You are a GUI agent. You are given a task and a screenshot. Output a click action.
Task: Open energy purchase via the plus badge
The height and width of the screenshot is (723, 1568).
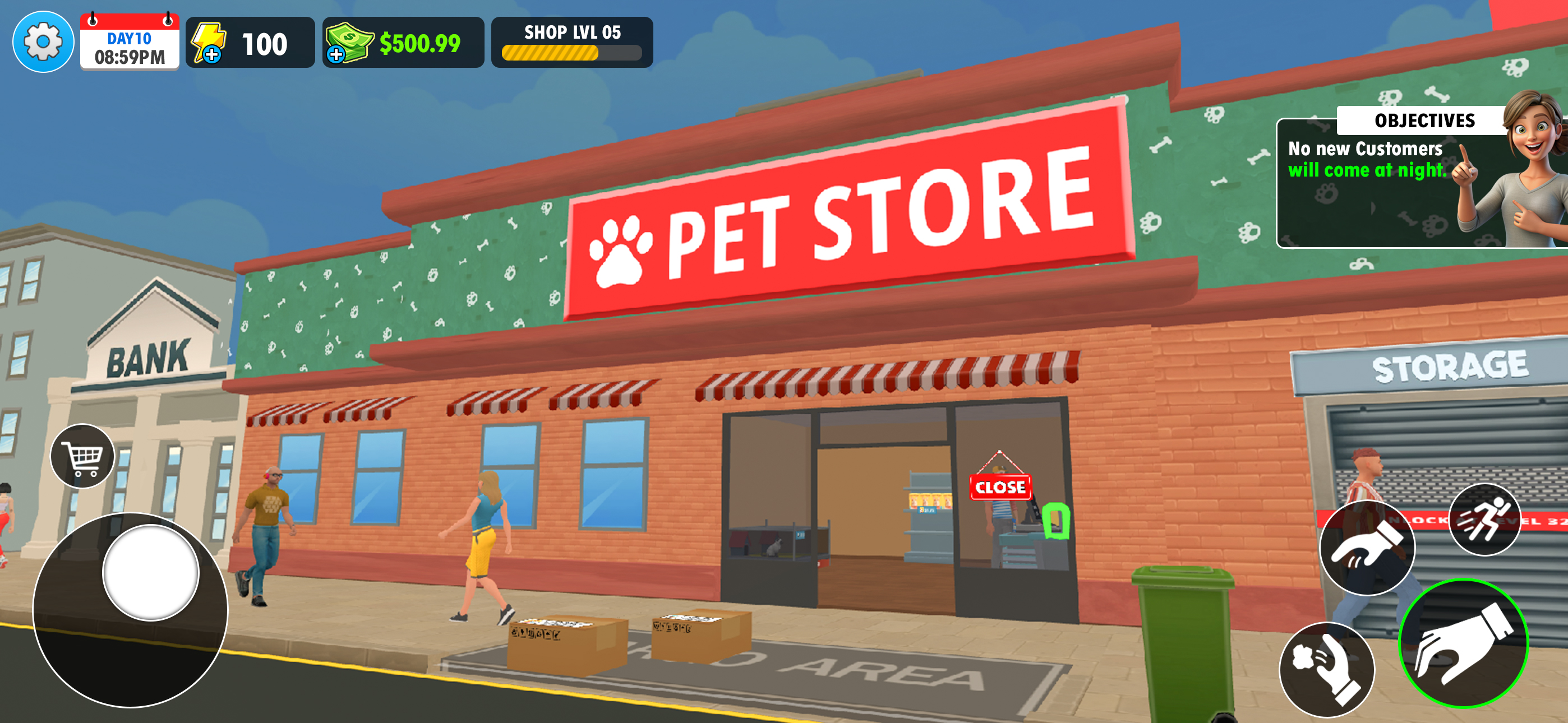pos(211,58)
